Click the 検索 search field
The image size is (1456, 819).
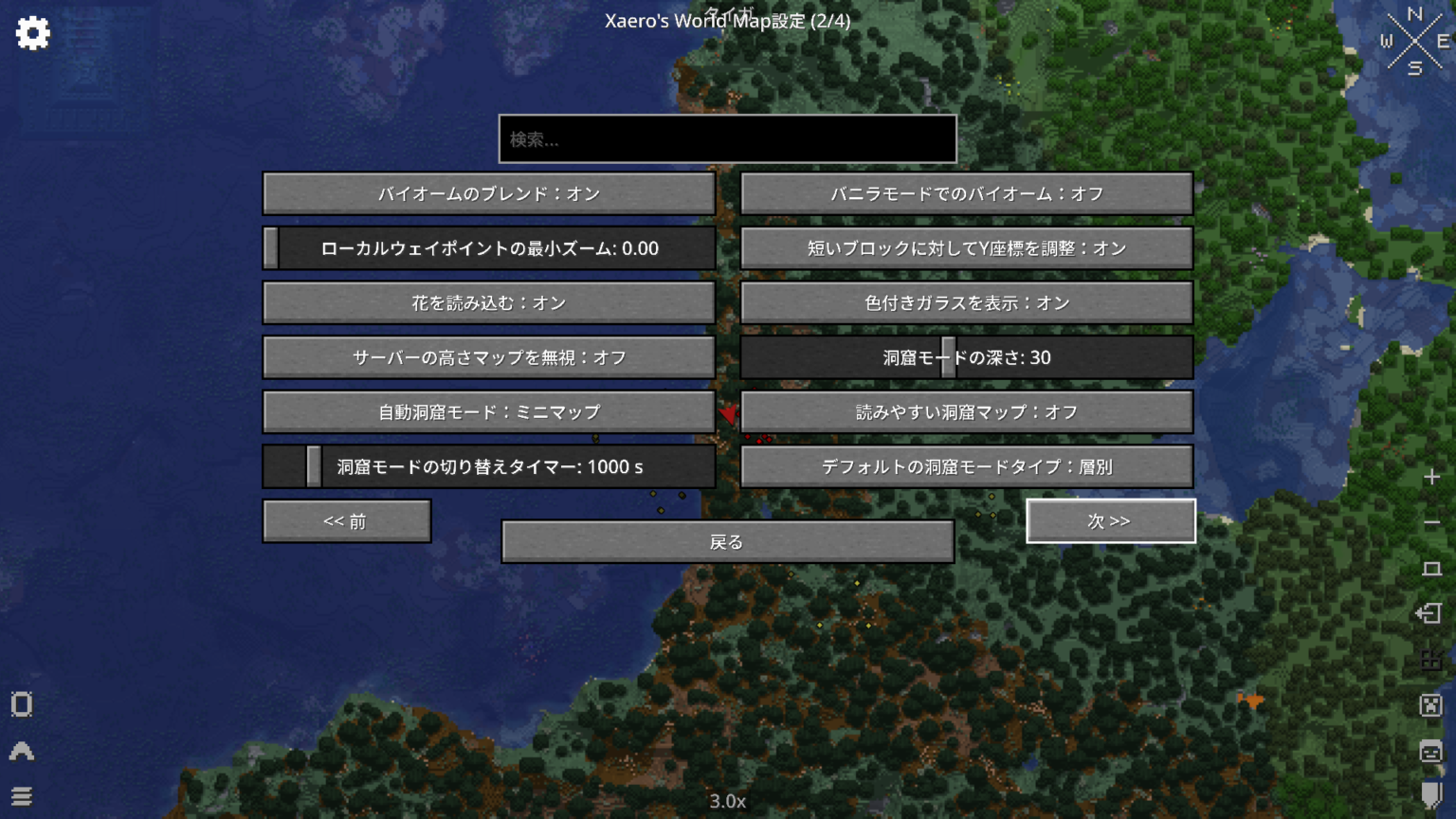tap(728, 138)
